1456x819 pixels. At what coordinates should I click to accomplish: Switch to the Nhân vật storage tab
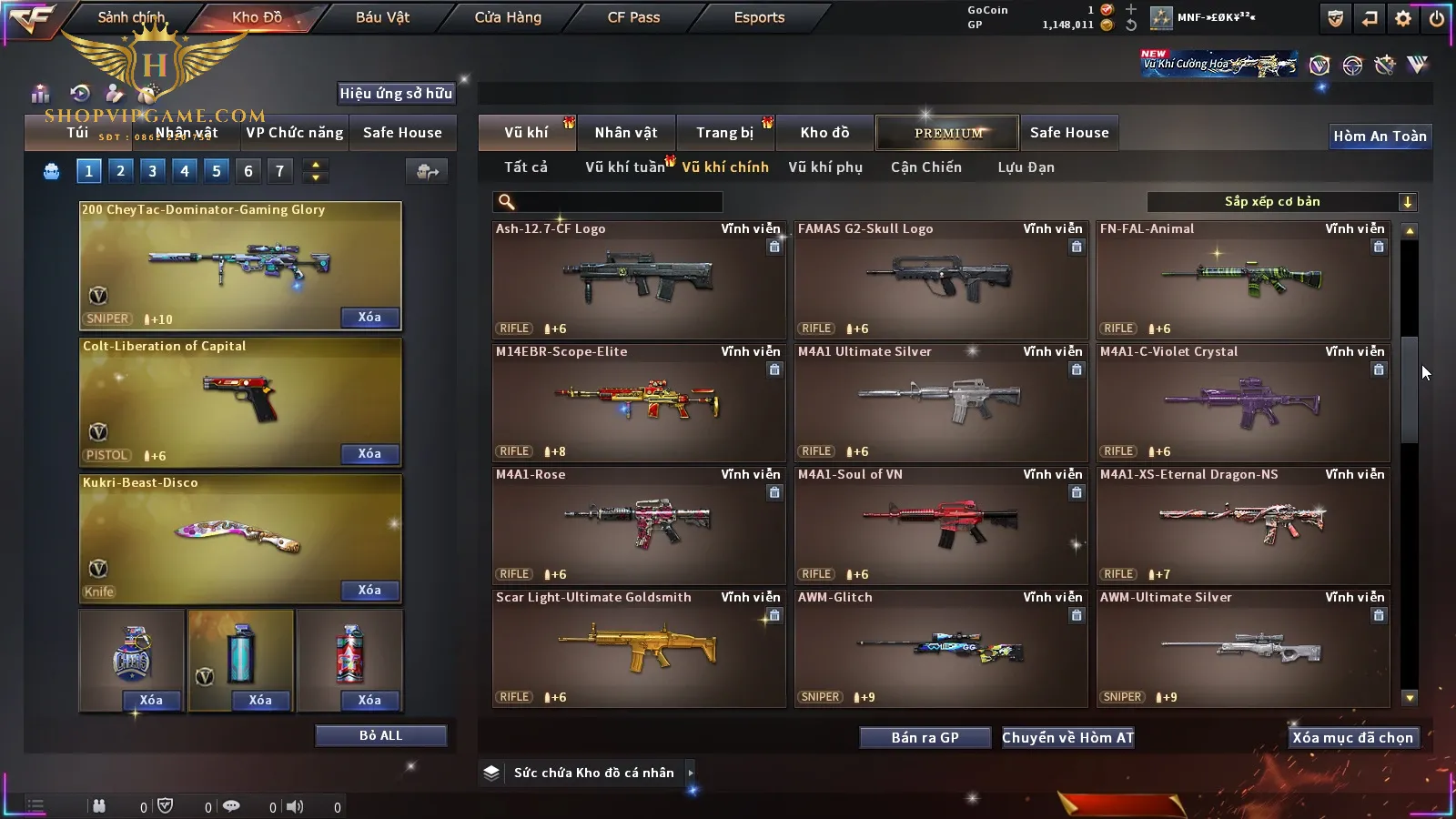click(x=625, y=133)
